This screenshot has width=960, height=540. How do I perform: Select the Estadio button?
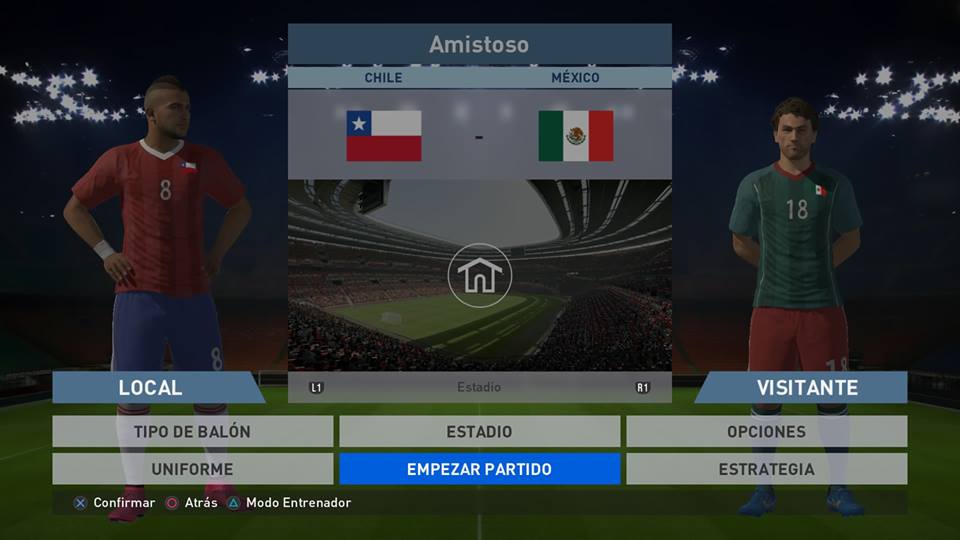point(479,432)
